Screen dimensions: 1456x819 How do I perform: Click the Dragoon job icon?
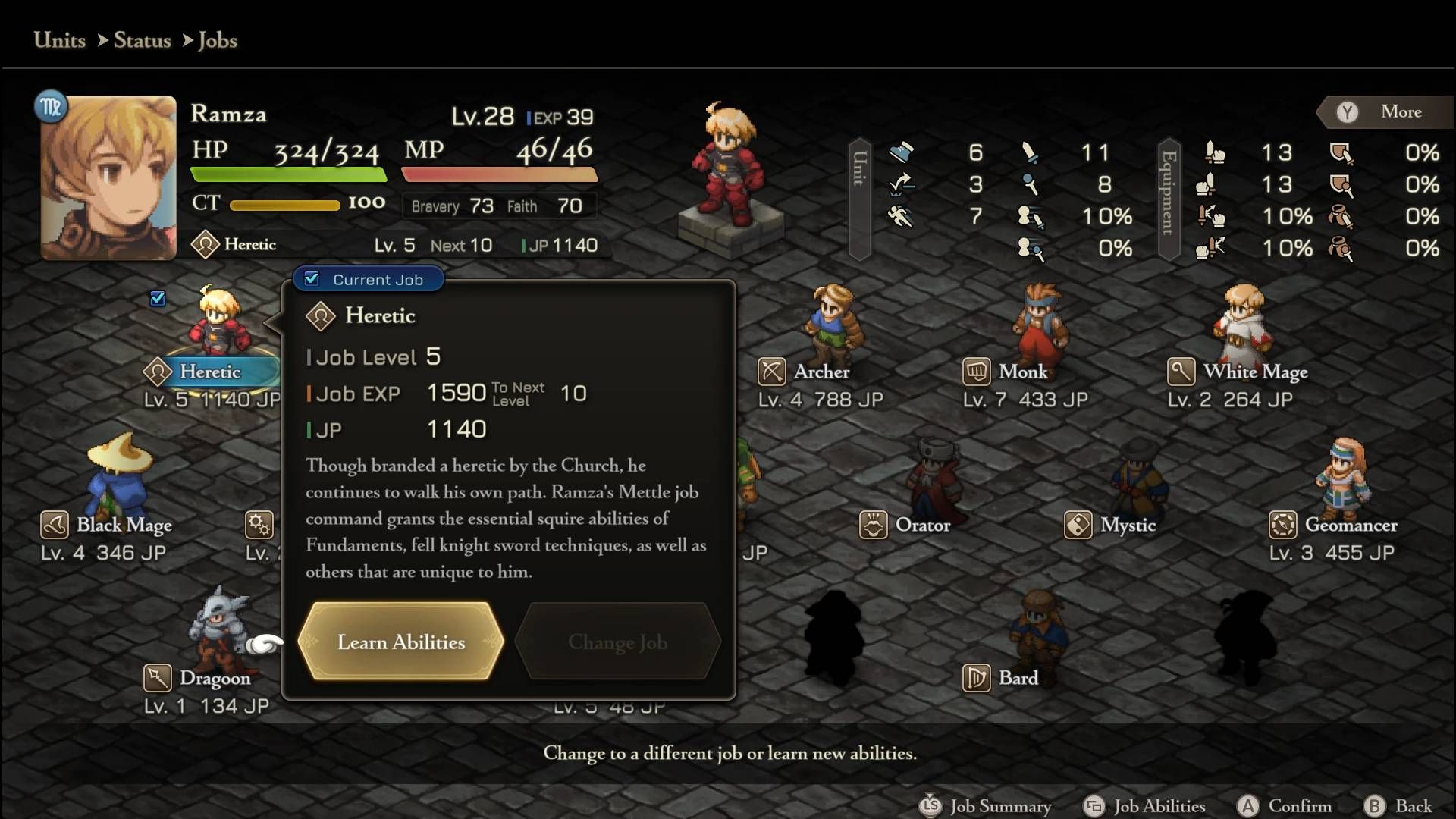pos(157,678)
